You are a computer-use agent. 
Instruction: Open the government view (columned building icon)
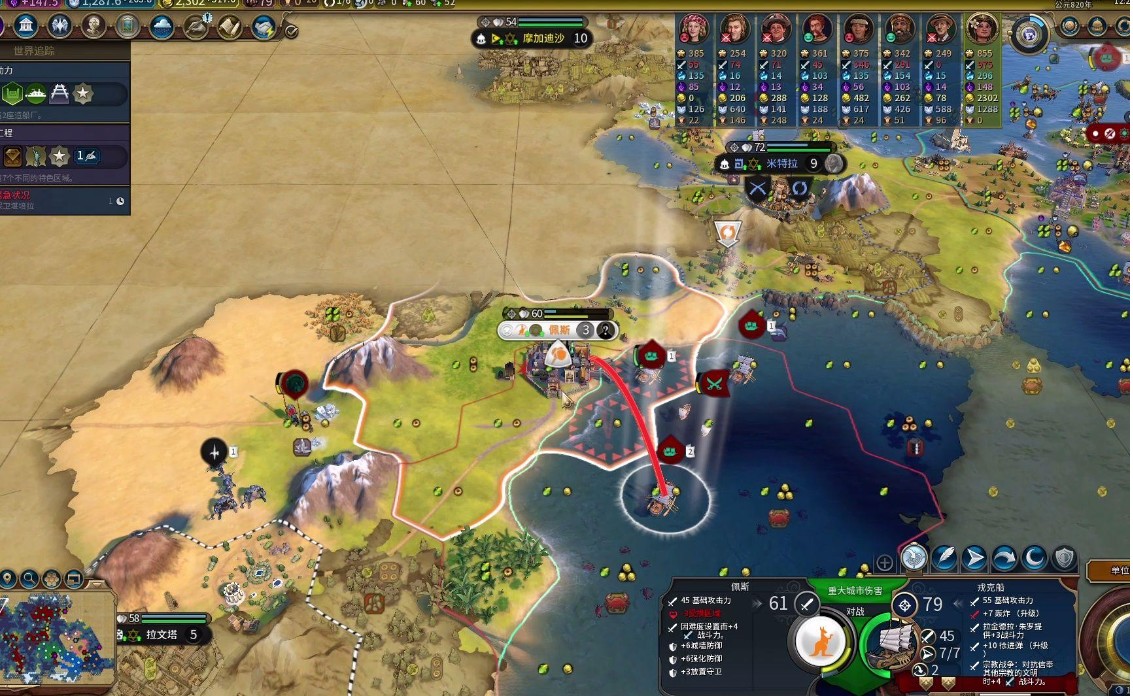coord(27,26)
